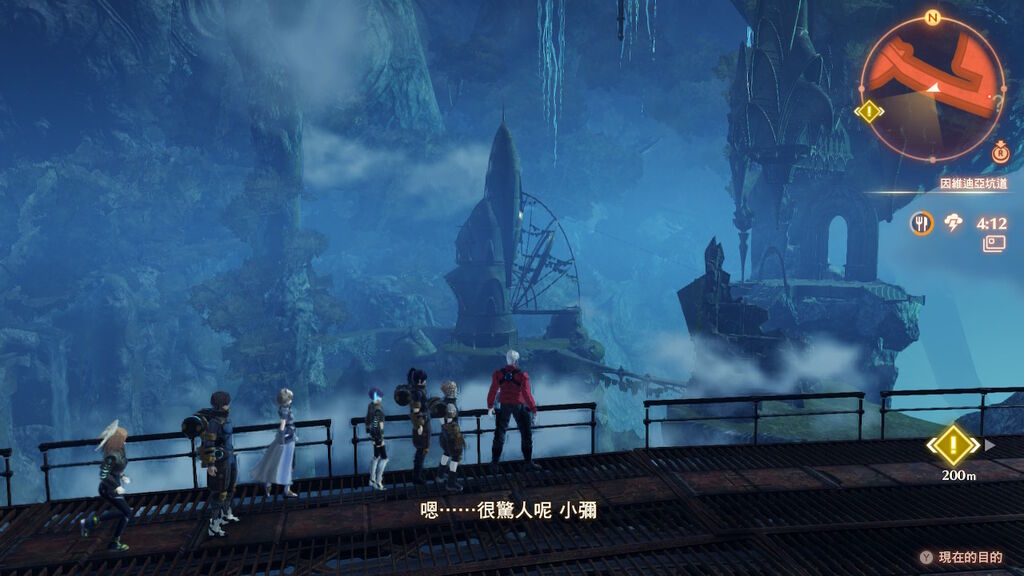This screenshot has height=576, width=1024.
Task: Click the 200m objective waypoint marker
Action: click(x=953, y=444)
